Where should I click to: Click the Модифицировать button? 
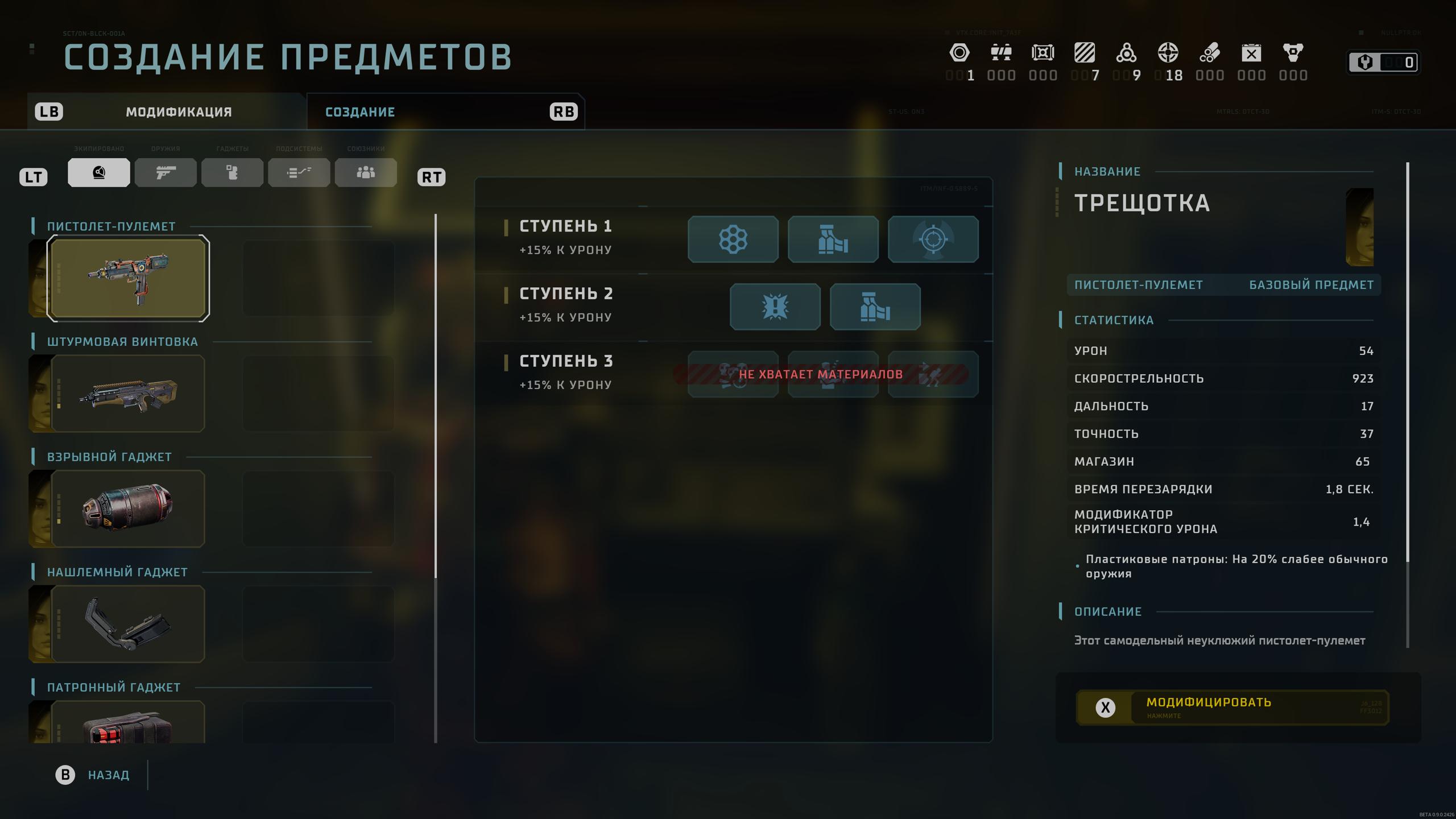(1232, 708)
